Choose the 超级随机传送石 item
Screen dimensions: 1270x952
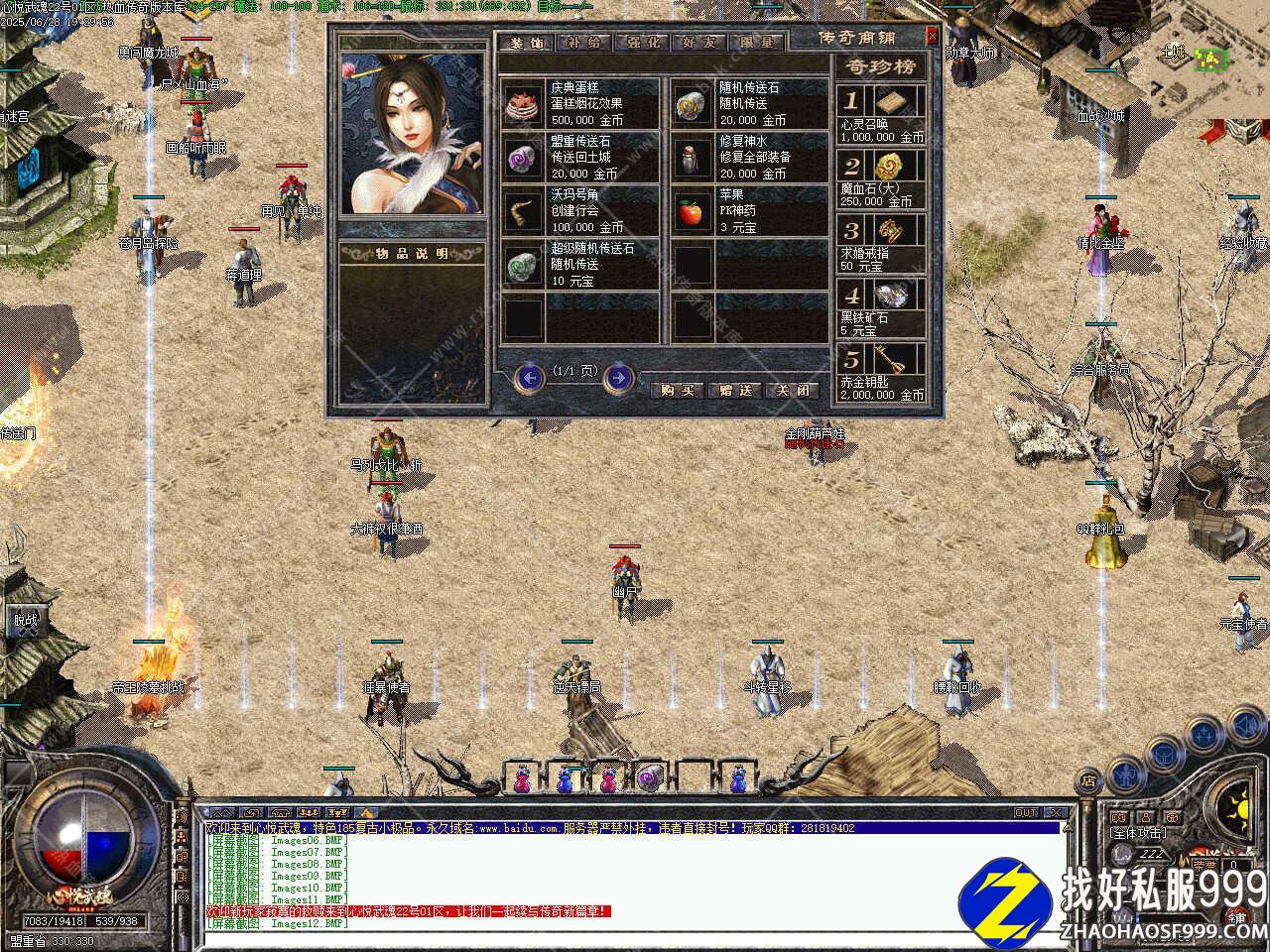pos(521,264)
